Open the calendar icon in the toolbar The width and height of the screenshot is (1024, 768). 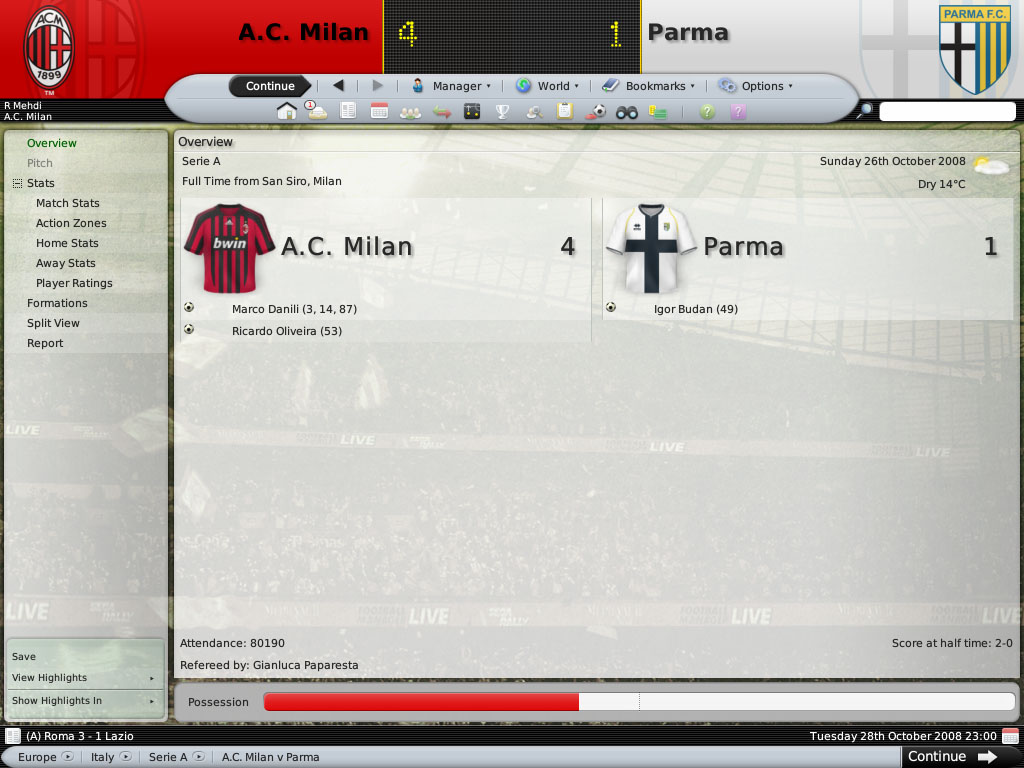tap(379, 111)
